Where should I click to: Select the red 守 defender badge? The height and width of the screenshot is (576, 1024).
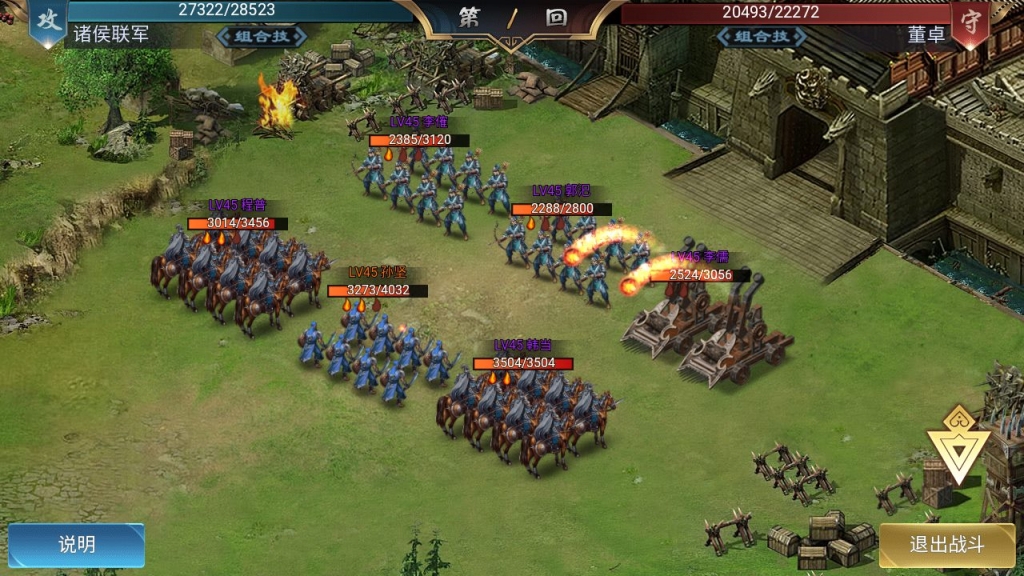point(970,24)
